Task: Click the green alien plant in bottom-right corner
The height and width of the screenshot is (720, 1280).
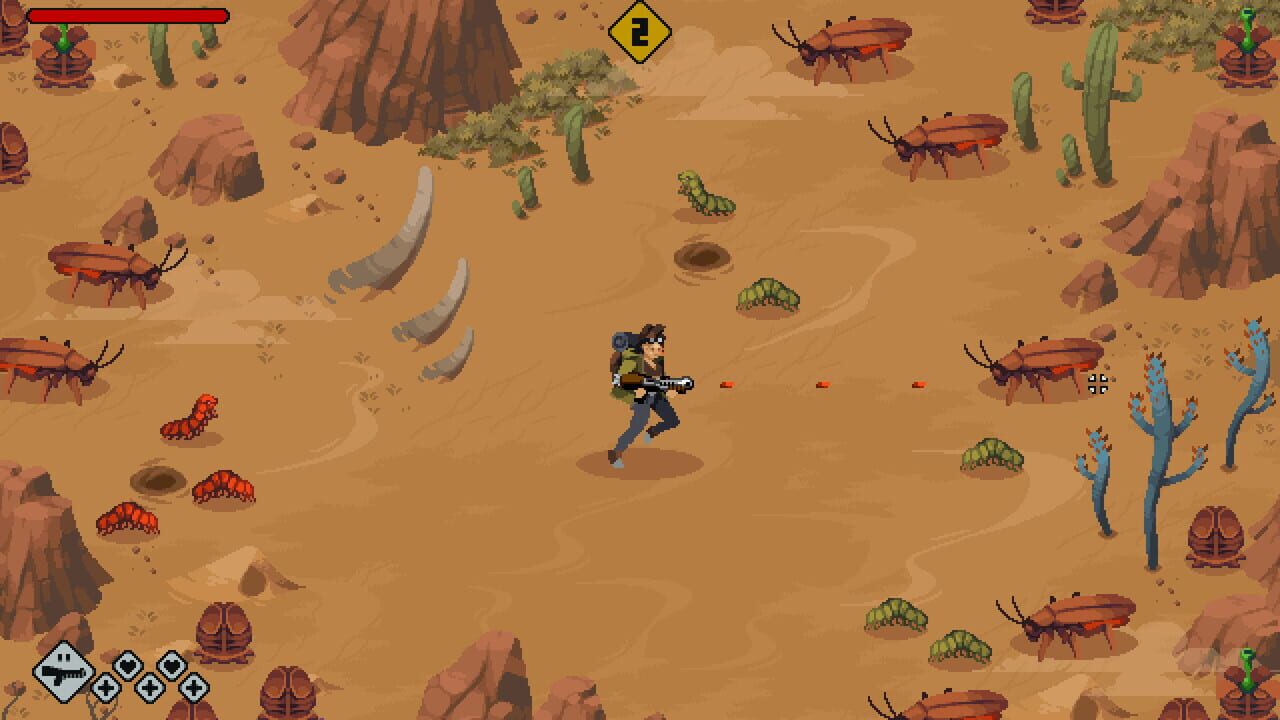Action: (1248, 680)
